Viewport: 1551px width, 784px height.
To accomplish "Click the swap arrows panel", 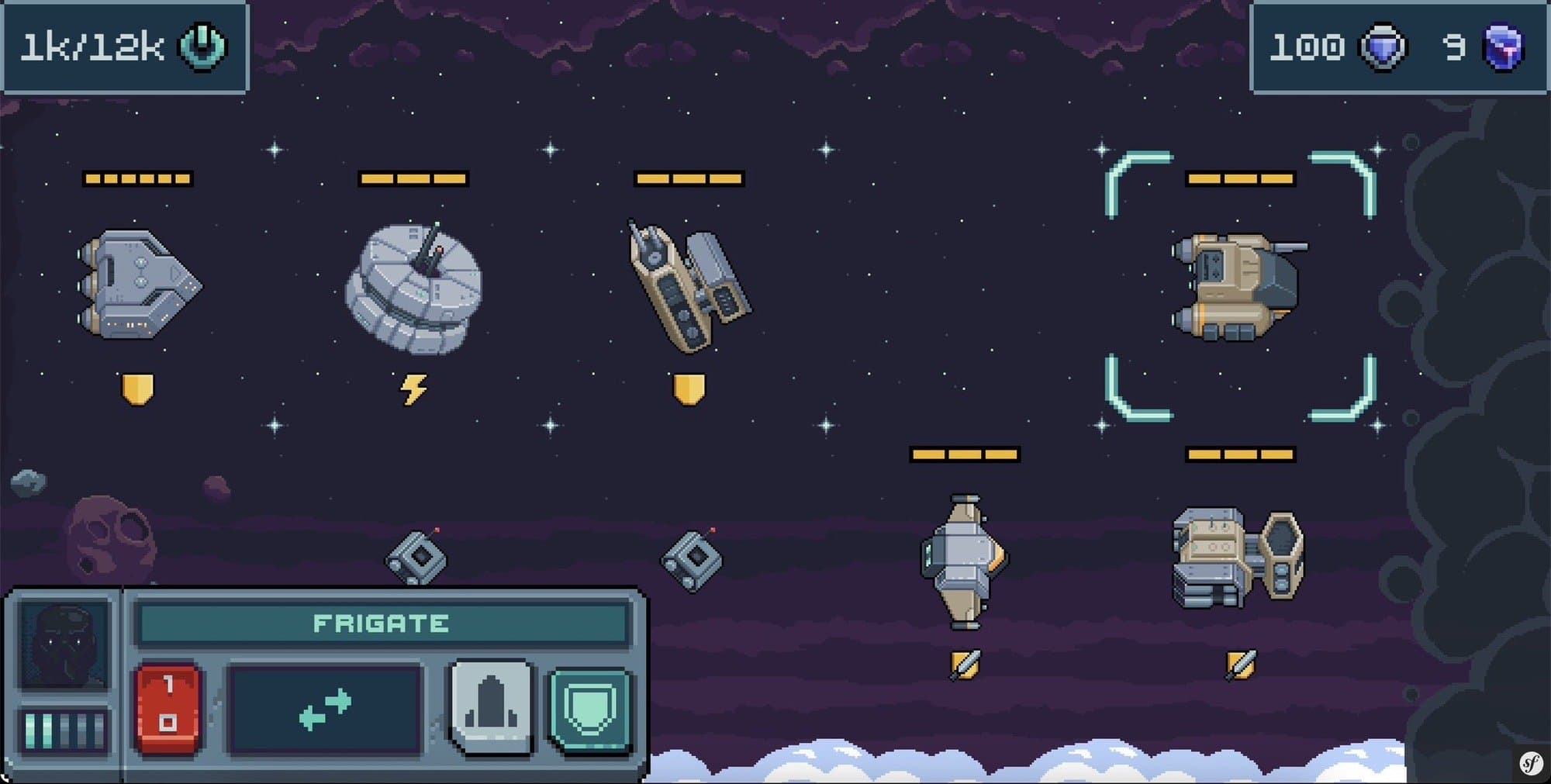I will [x=325, y=709].
